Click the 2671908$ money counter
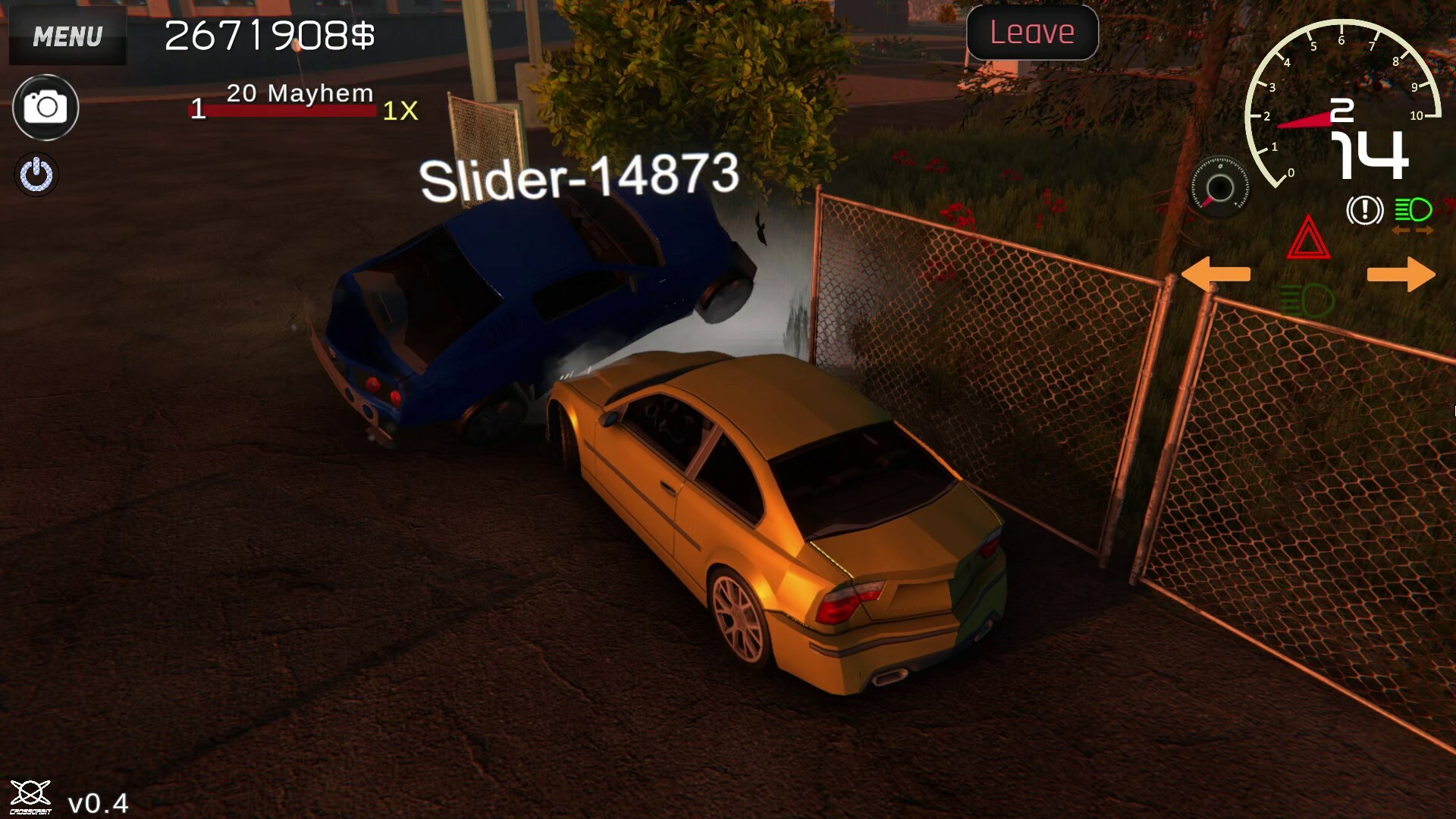1456x819 pixels. (269, 34)
